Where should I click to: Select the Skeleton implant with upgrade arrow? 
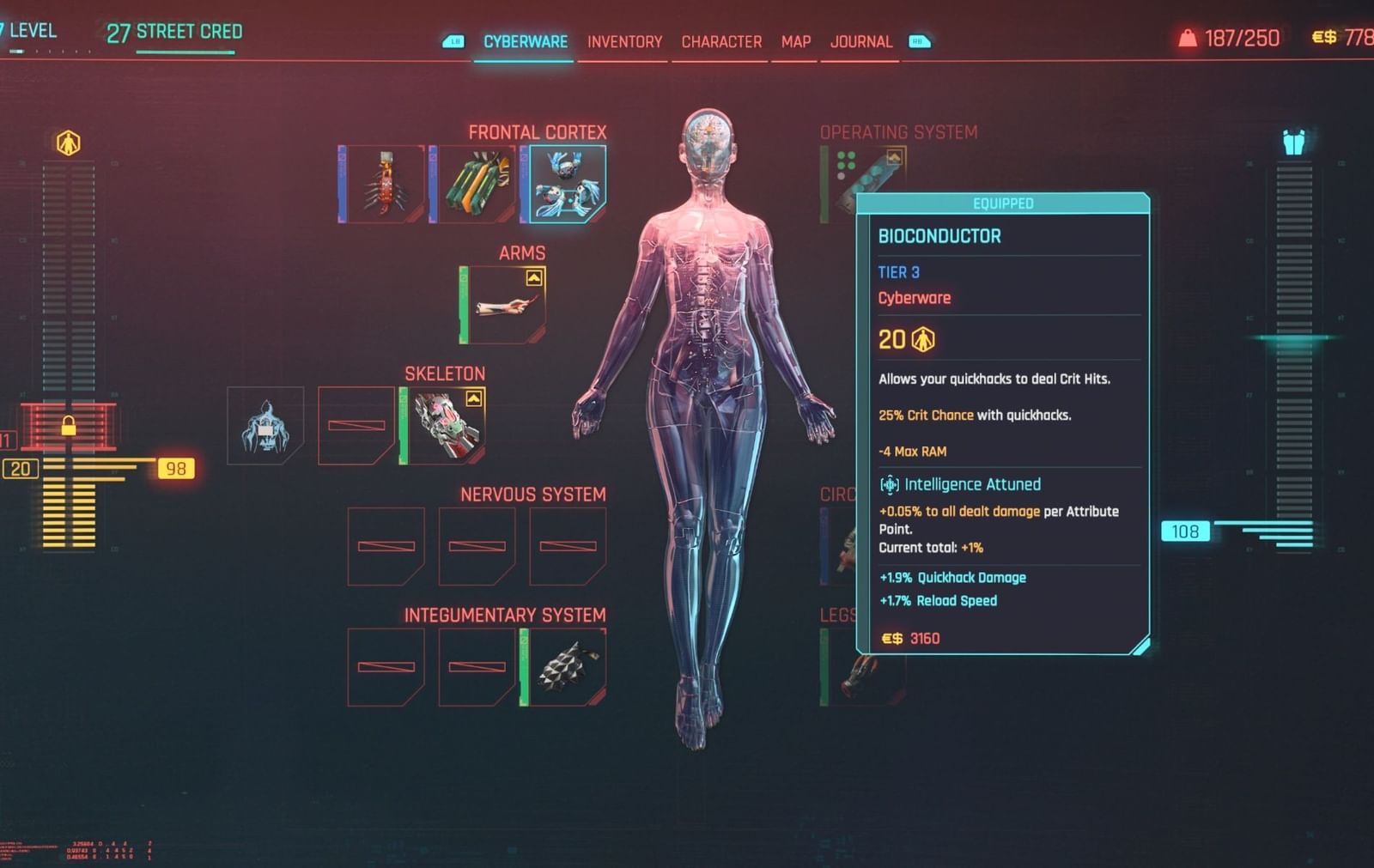click(442, 423)
